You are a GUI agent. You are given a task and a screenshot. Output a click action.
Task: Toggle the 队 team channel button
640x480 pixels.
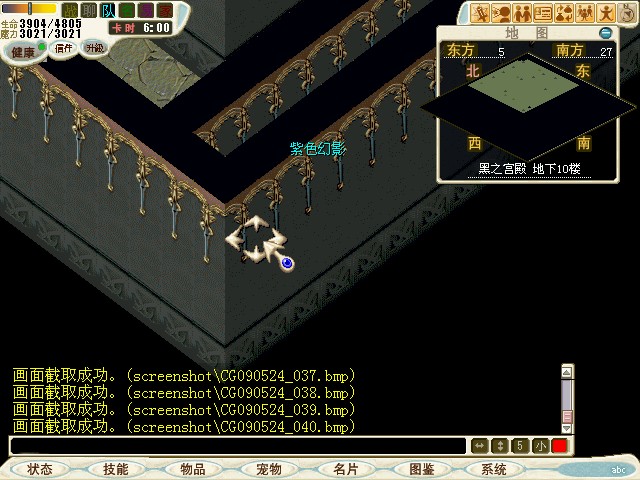(x=108, y=10)
